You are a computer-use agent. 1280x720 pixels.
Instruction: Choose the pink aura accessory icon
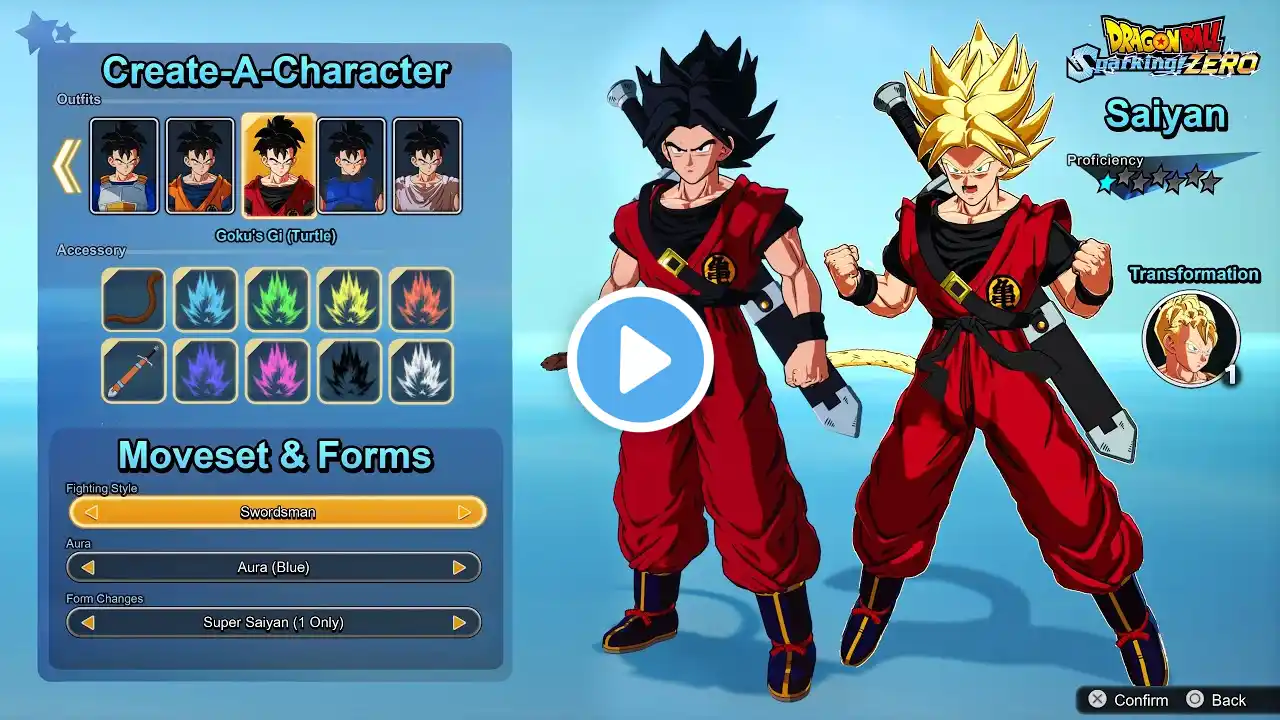[277, 371]
